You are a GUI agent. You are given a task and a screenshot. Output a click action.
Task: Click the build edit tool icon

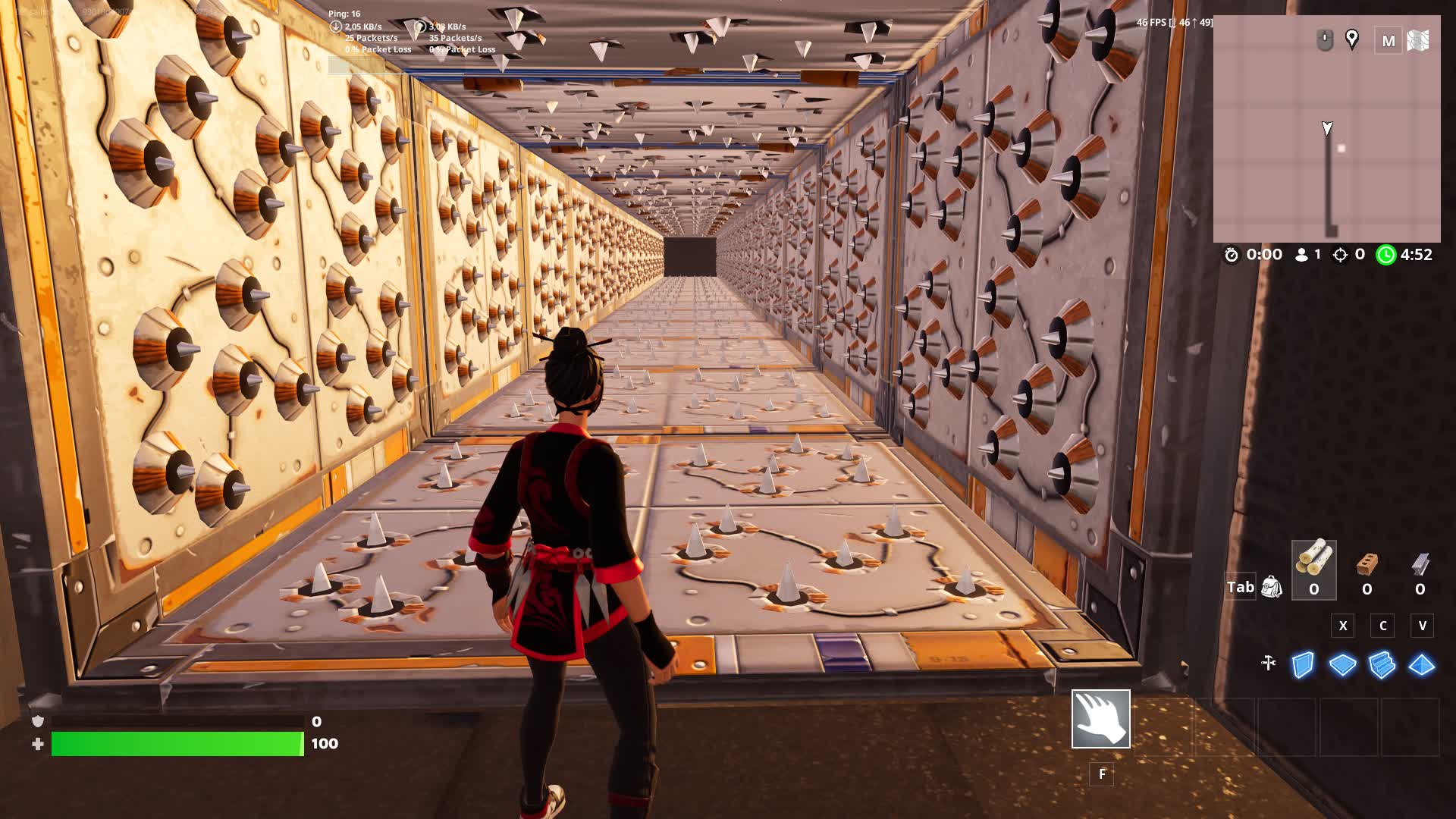1268,664
